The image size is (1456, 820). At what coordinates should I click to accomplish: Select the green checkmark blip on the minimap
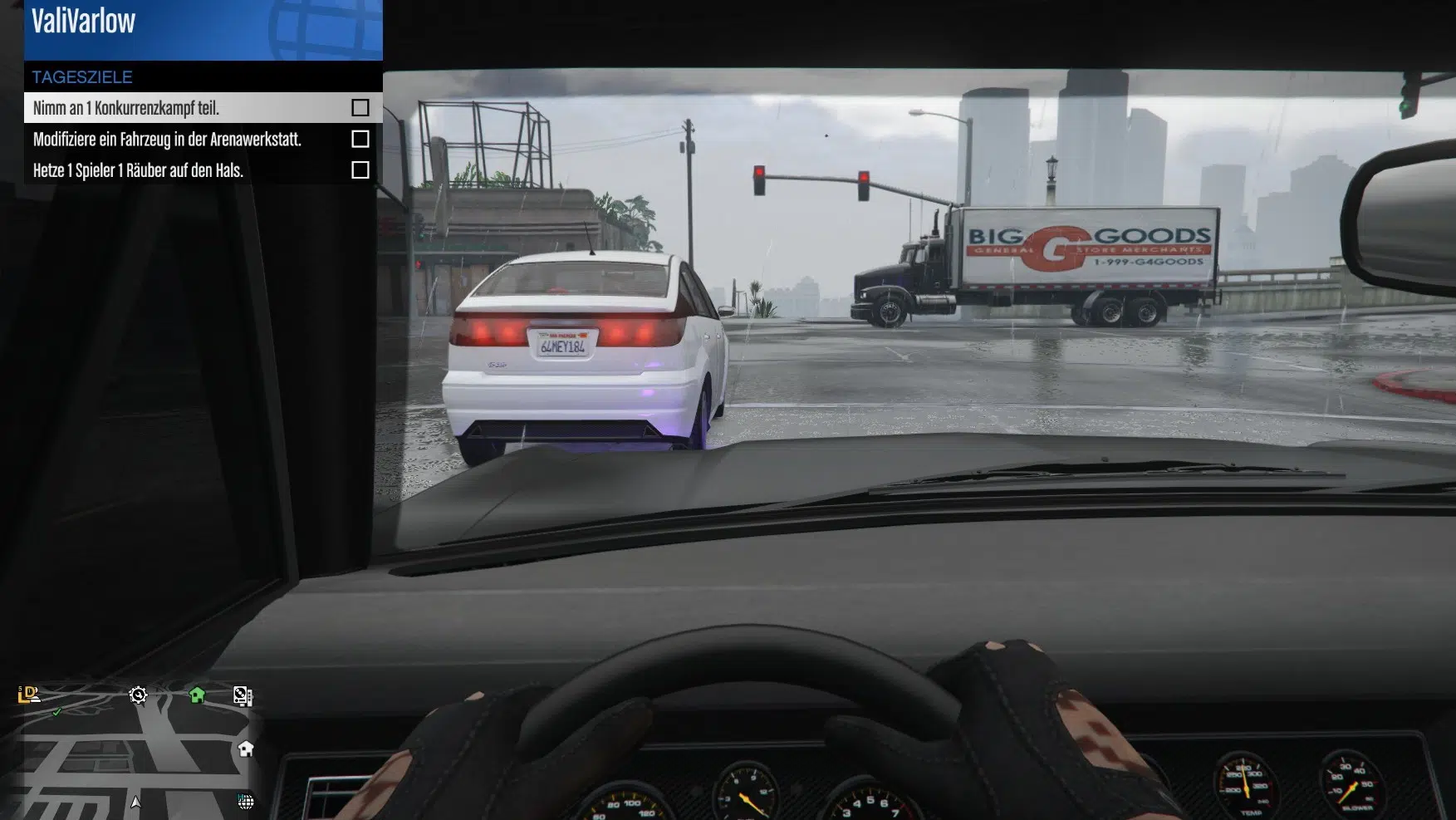click(57, 713)
